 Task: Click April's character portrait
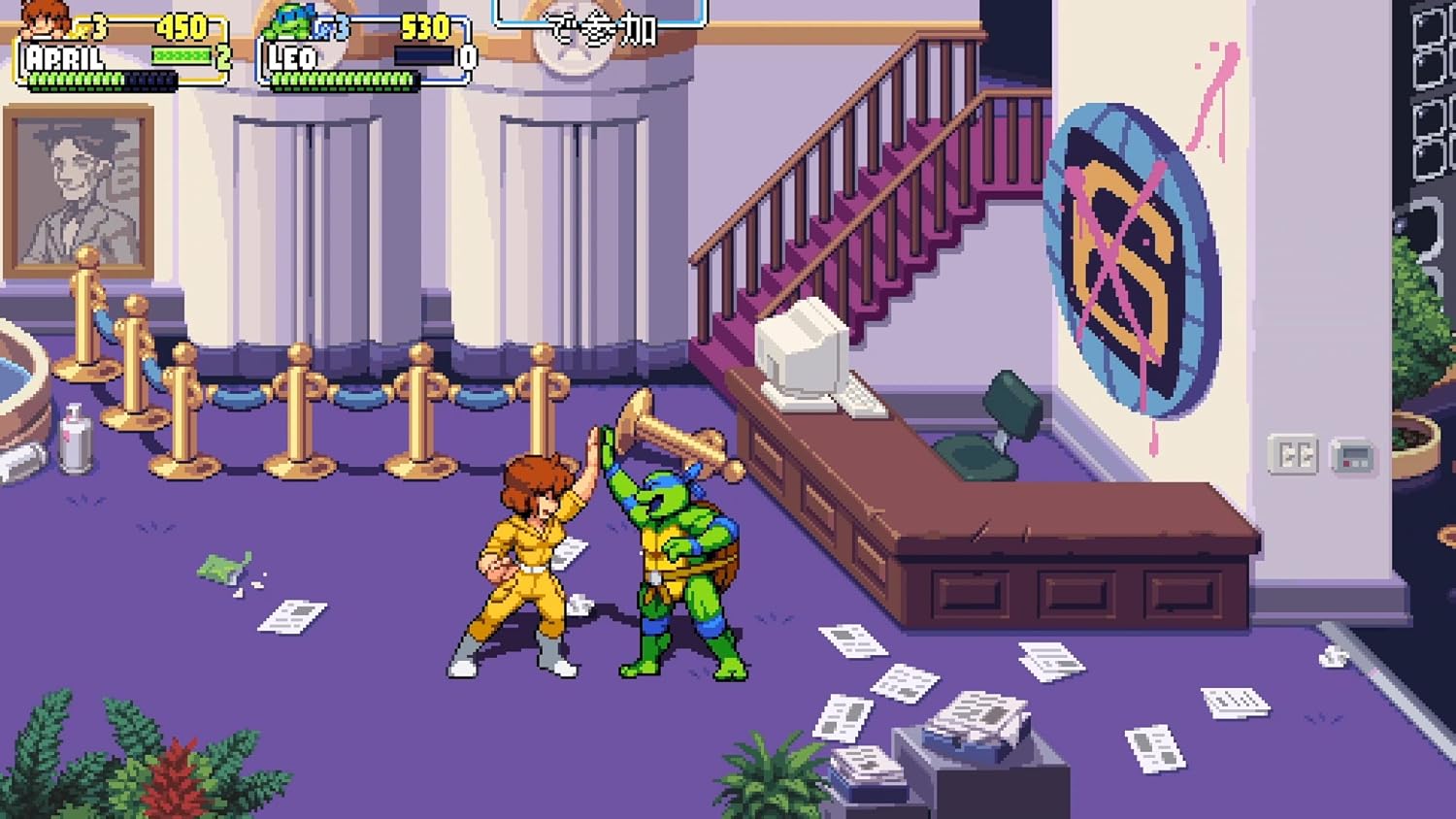coord(46,20)
